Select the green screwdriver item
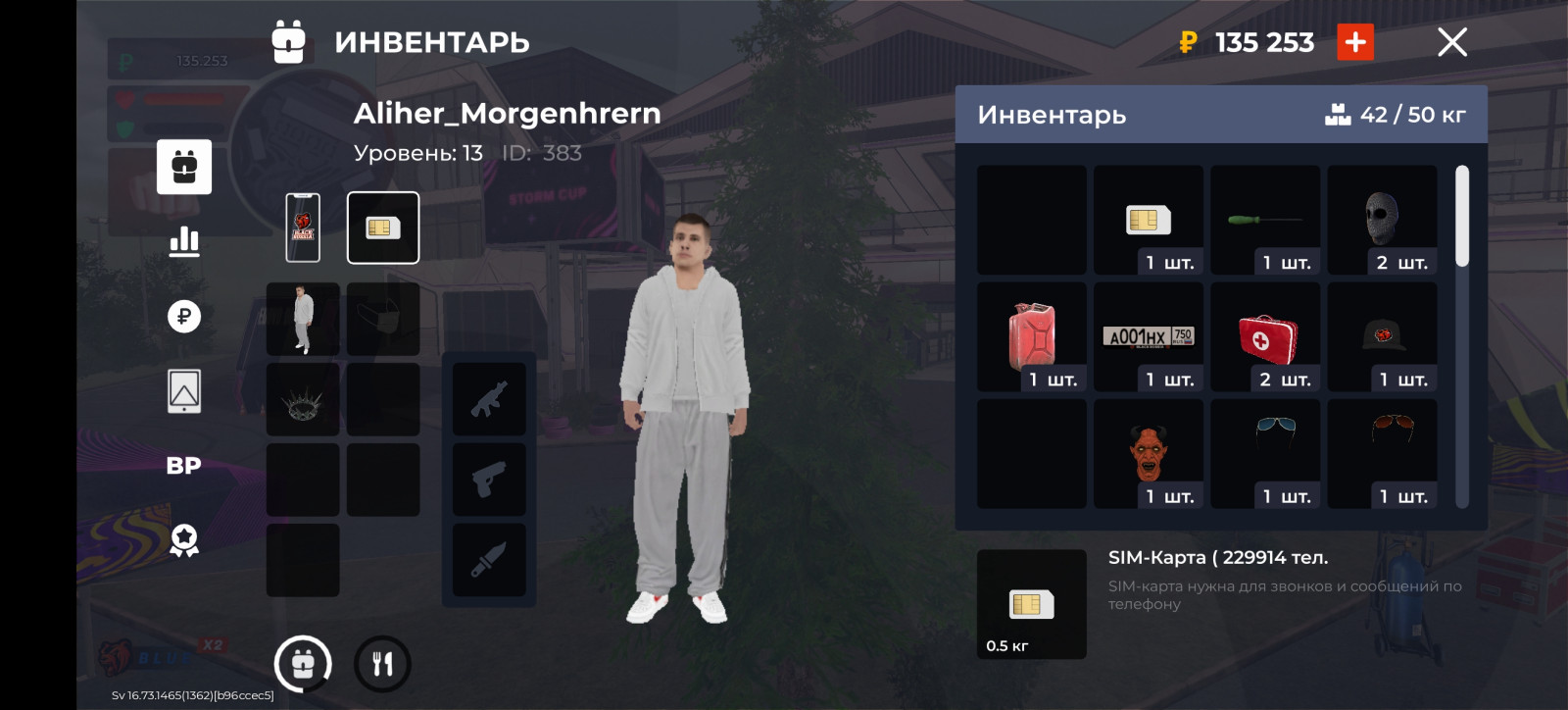 (x=1265, y=221)
